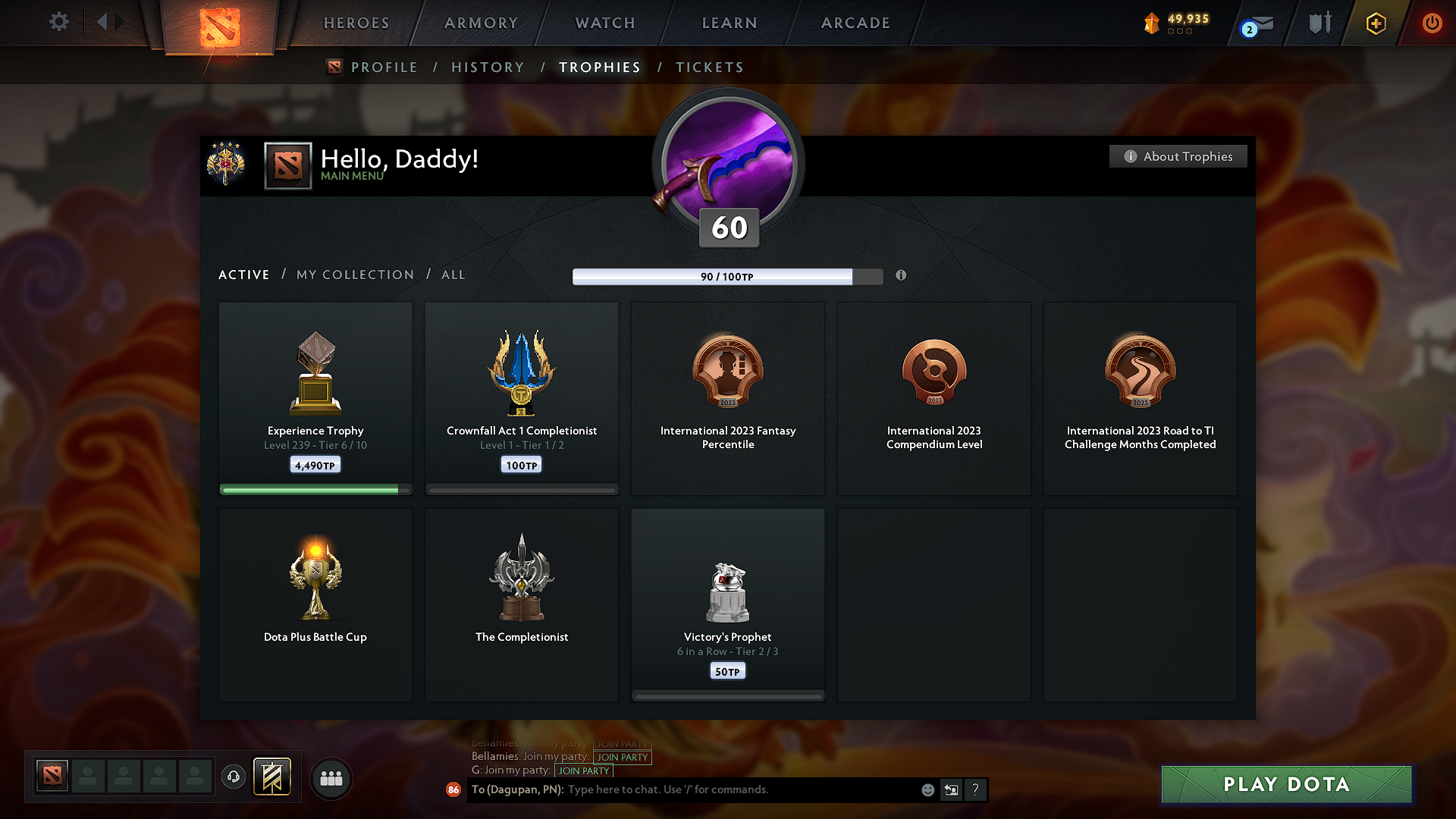Viewport: 1456px width, 819px height.
Task: Toggle voice chat with the headset icon
Action: (233, 777)
